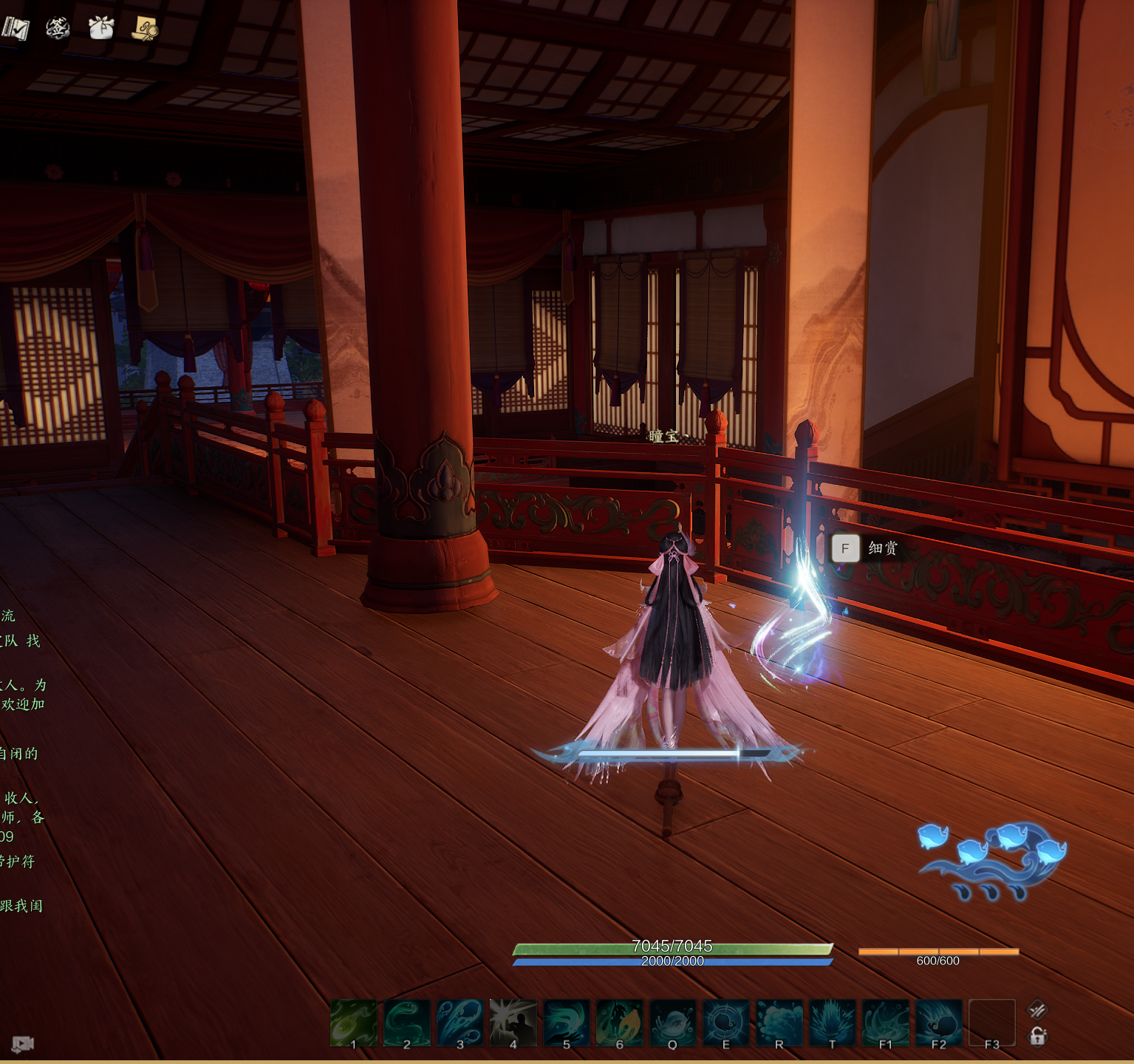Use the water cloud skill on R

point(779,1023)
